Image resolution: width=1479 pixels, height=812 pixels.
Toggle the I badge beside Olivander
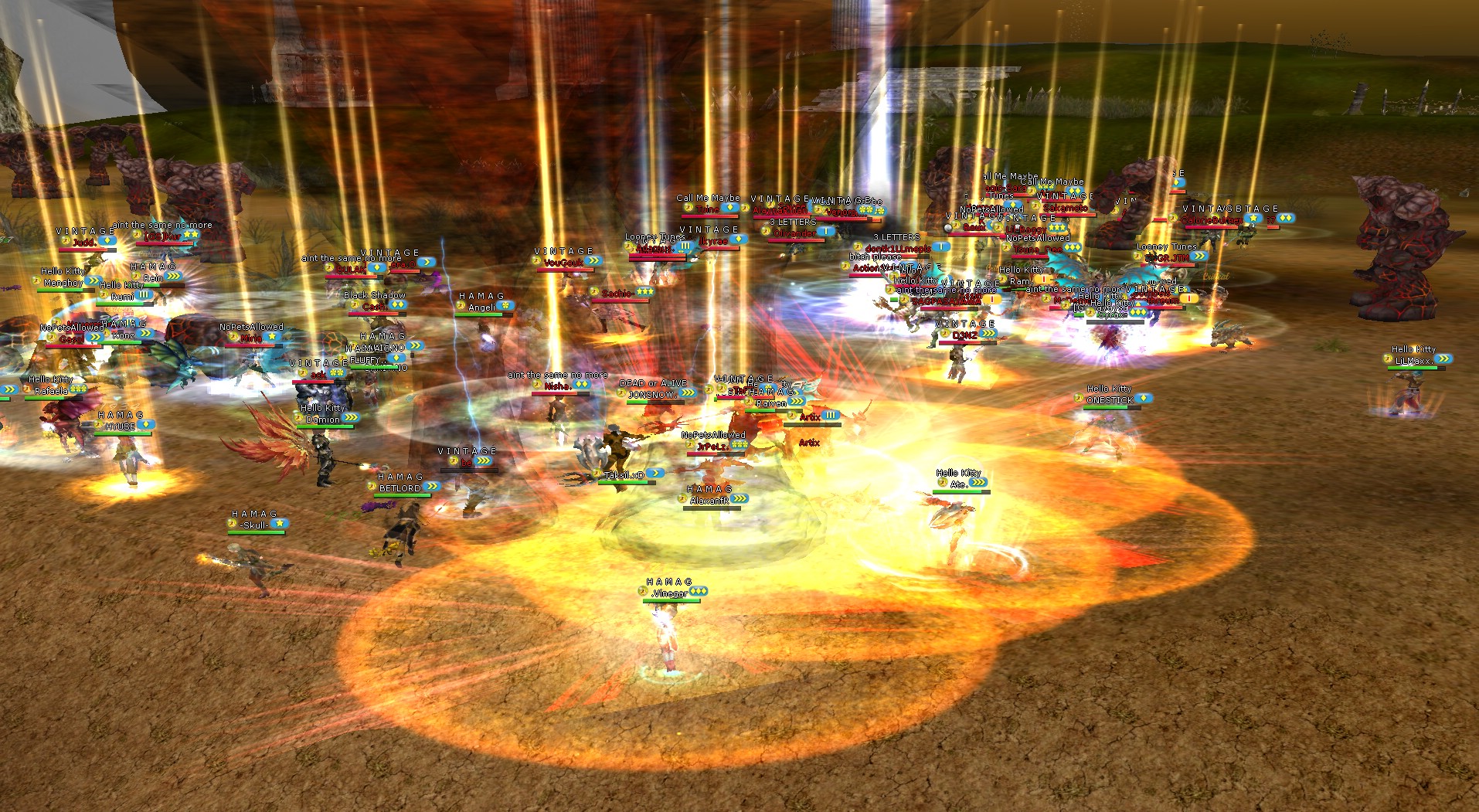[825, 230]
